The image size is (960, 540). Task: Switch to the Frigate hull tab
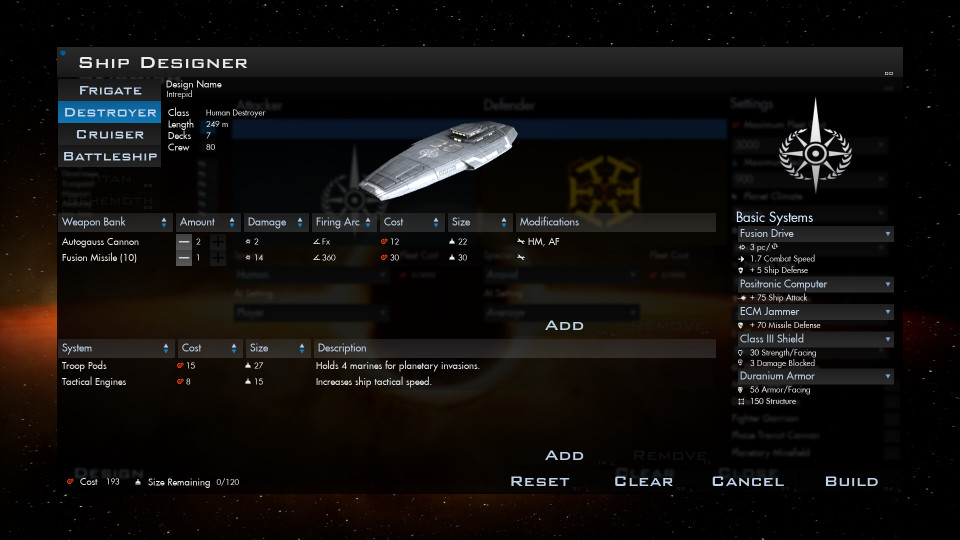point(110,91)
